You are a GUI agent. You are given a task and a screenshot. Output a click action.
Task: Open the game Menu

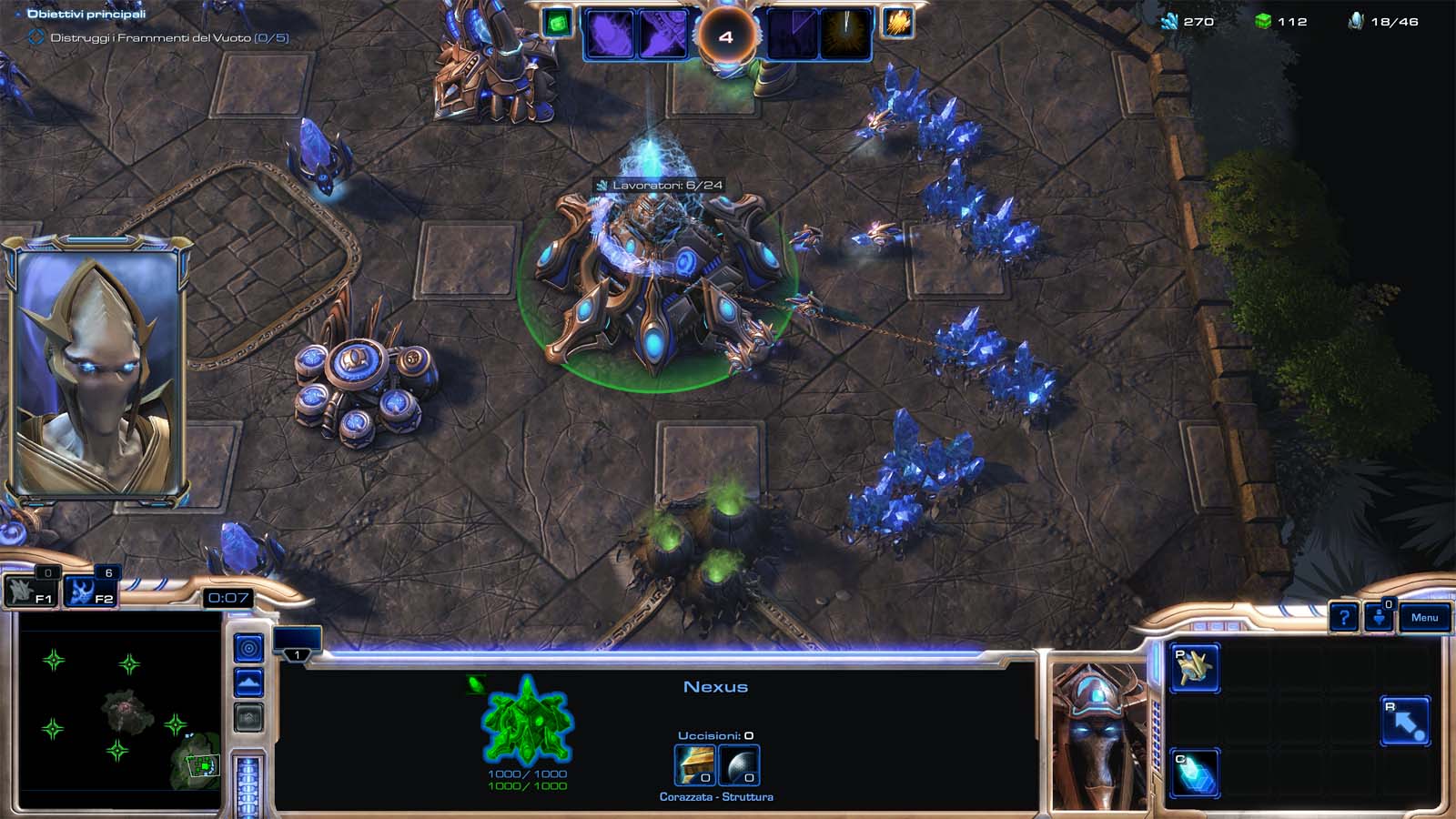(x=1424, y=618)
